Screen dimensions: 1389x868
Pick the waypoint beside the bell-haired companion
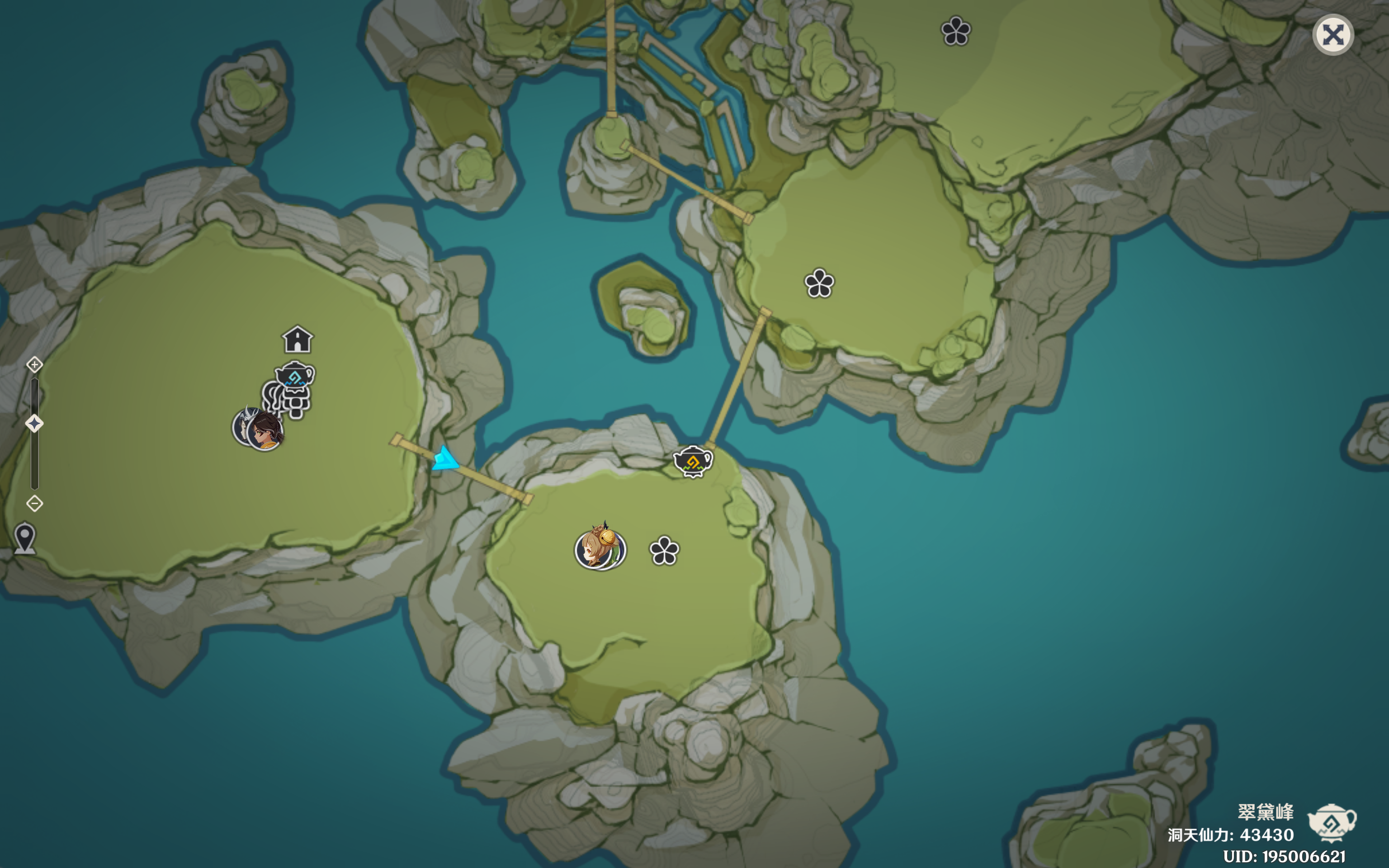(x=664, y=551)
